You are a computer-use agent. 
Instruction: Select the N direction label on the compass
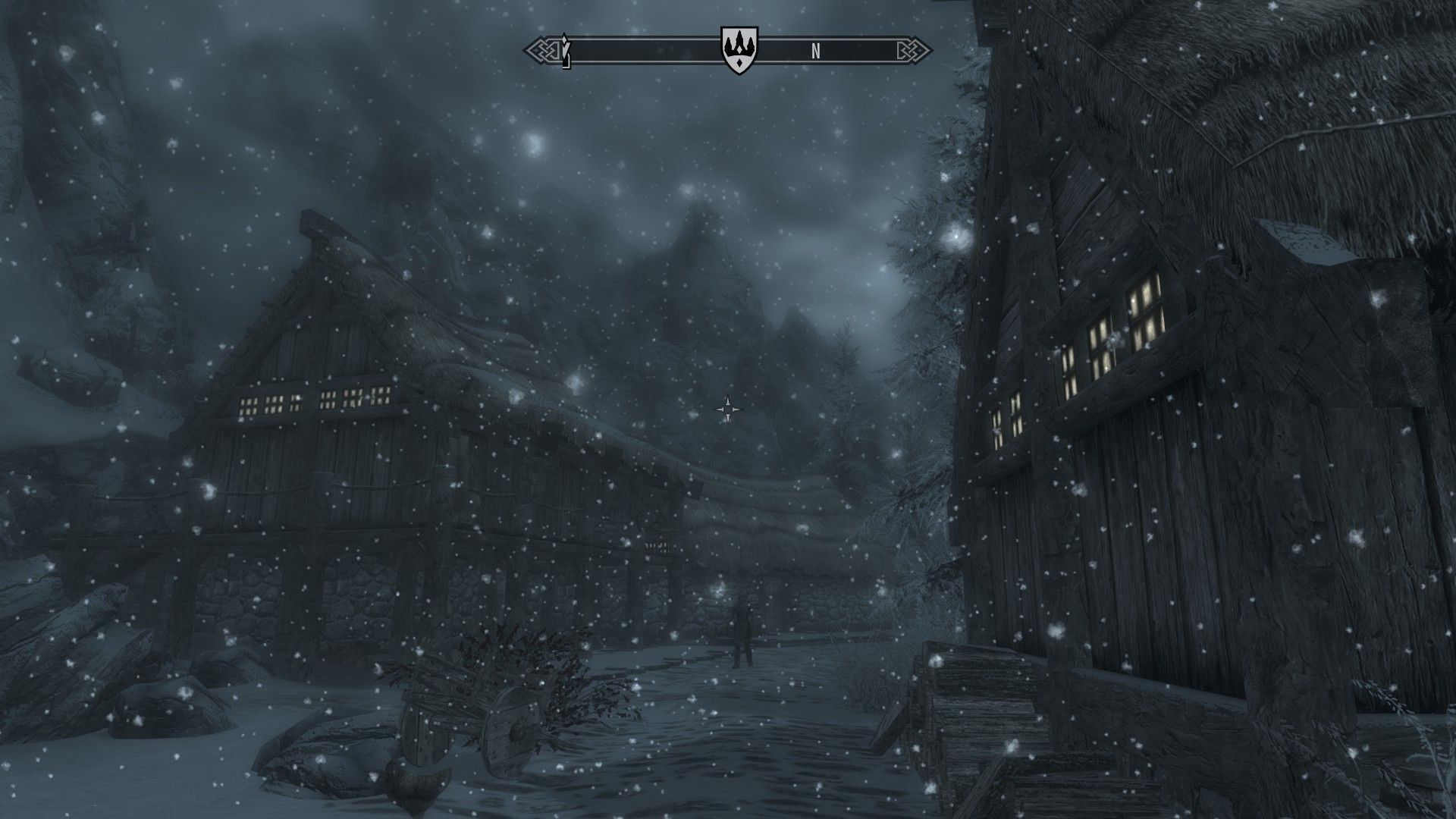(x=815, y=52)
